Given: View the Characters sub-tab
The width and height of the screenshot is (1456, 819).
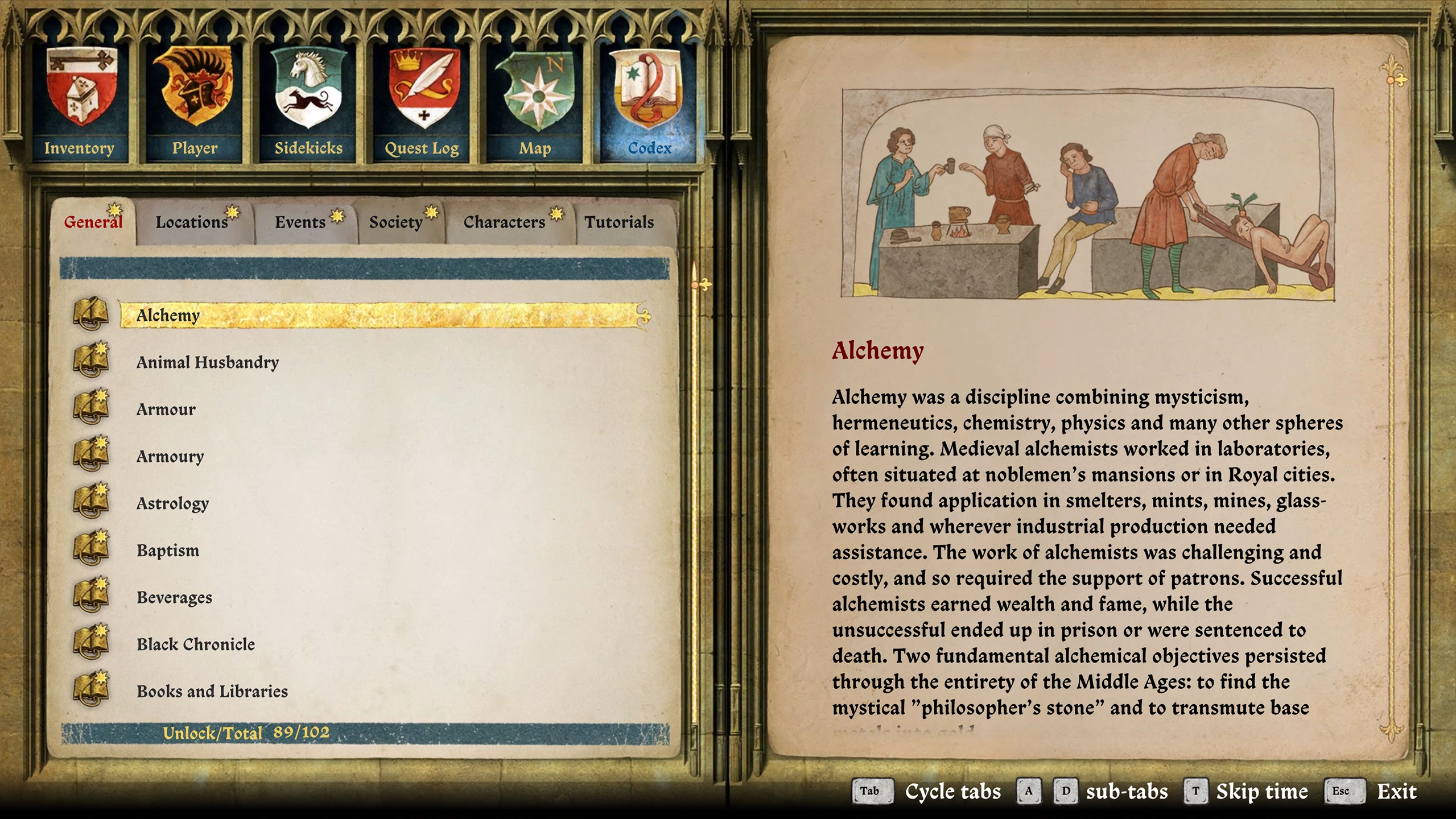Looking at the screenshot, I should 505,222.
